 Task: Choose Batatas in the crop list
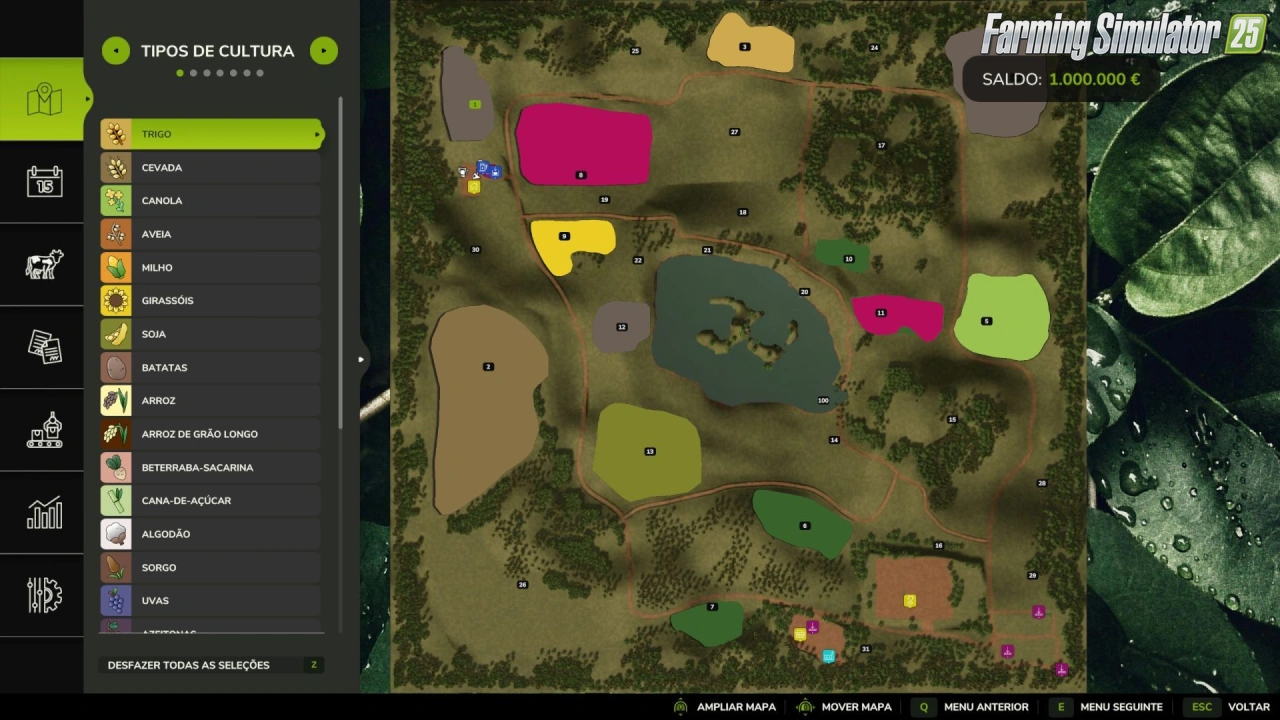point(211,367)
